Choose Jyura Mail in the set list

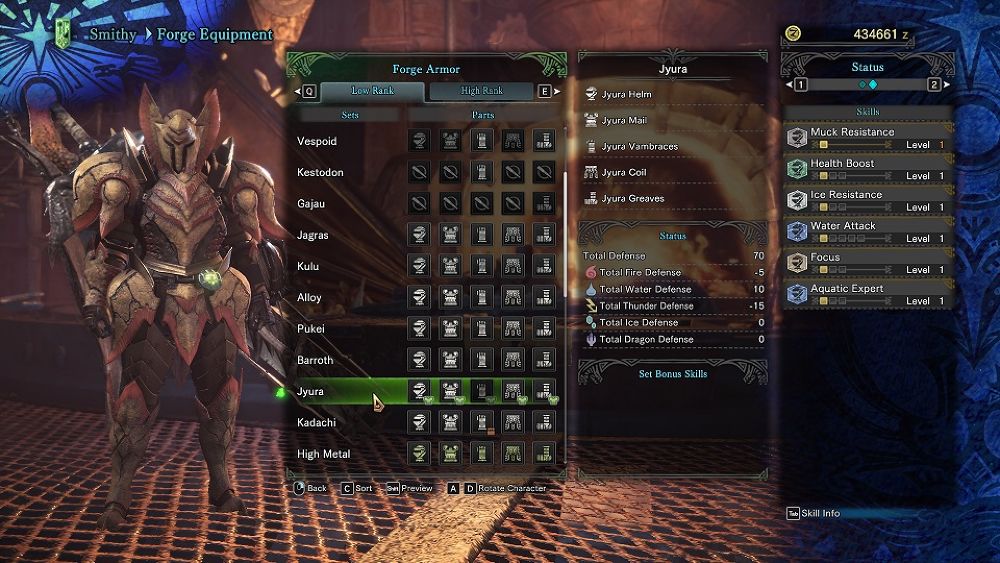pyautogui.click(x=626, y=121)
